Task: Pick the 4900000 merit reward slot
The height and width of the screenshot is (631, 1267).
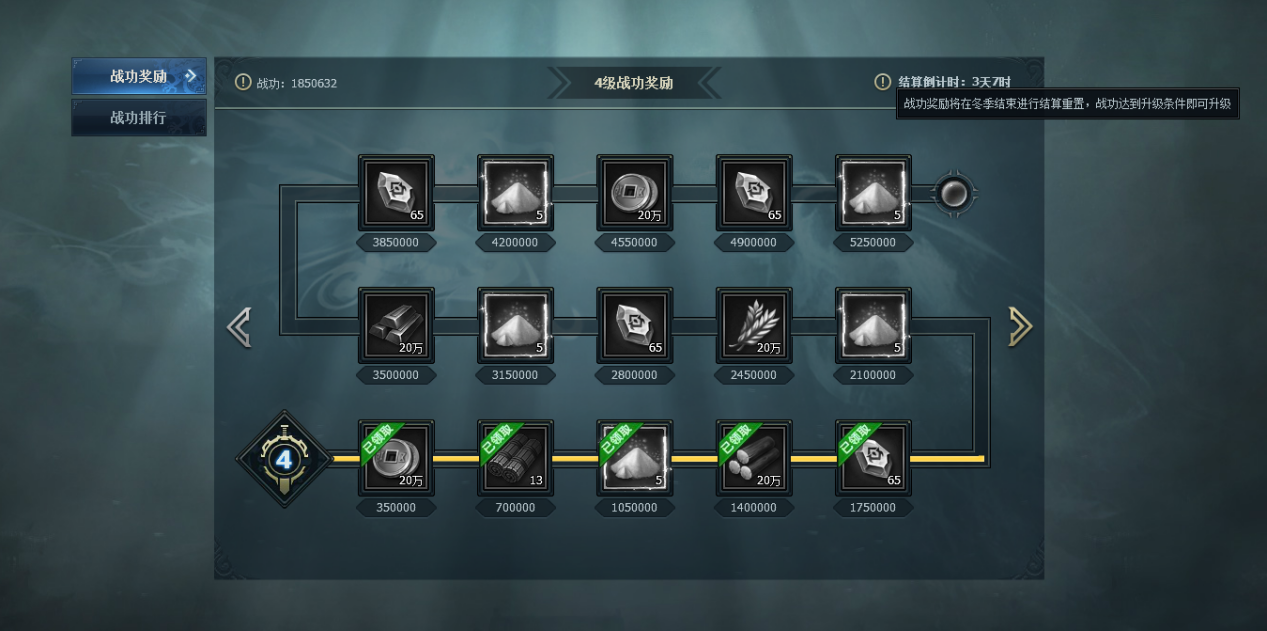Action: (x=753, y=193)
